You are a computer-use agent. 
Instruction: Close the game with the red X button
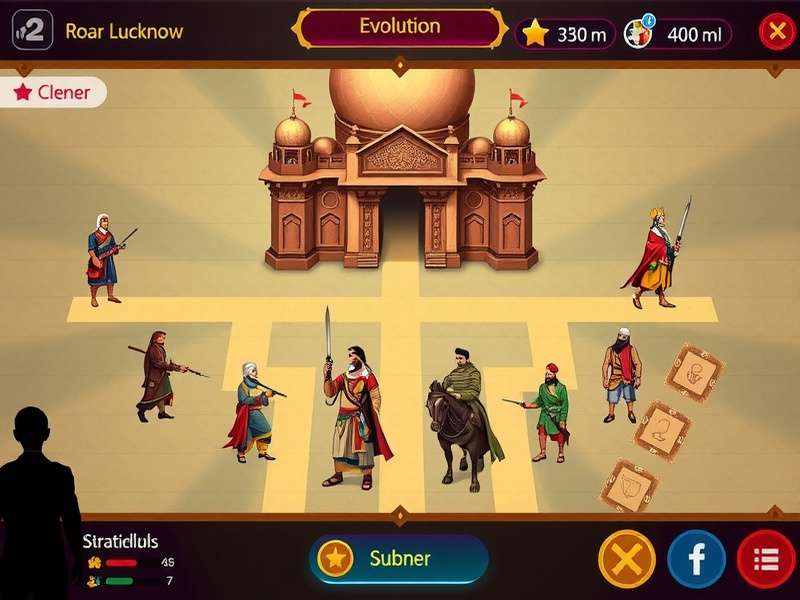(x=776, y=32)
